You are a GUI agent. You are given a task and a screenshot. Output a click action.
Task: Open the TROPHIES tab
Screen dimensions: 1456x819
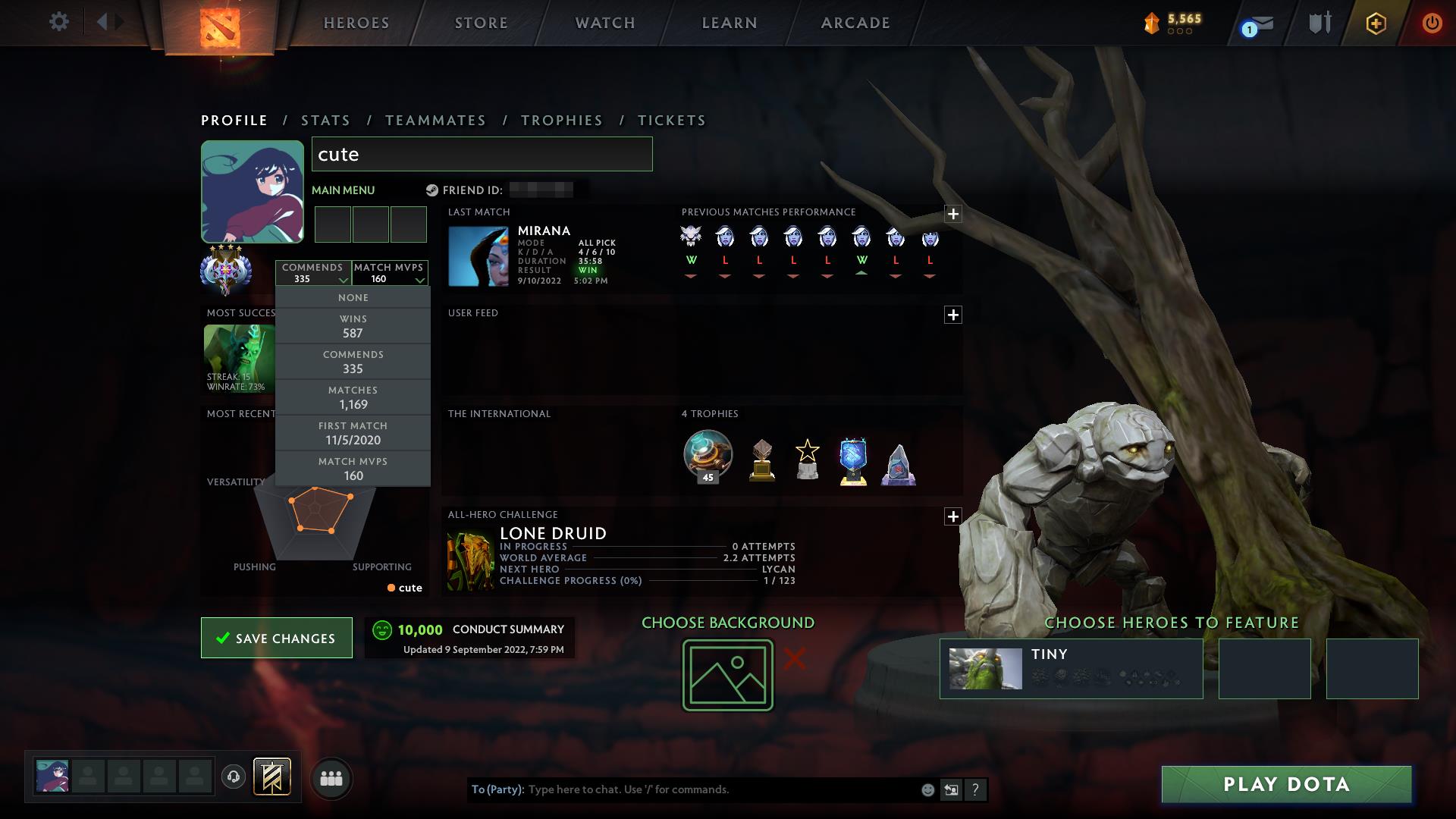[561, 120]
